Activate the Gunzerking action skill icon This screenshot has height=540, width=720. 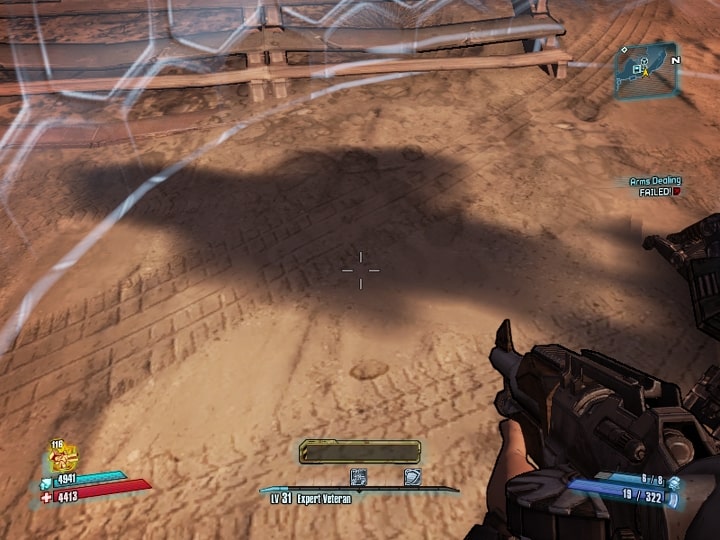click(65, 459)
